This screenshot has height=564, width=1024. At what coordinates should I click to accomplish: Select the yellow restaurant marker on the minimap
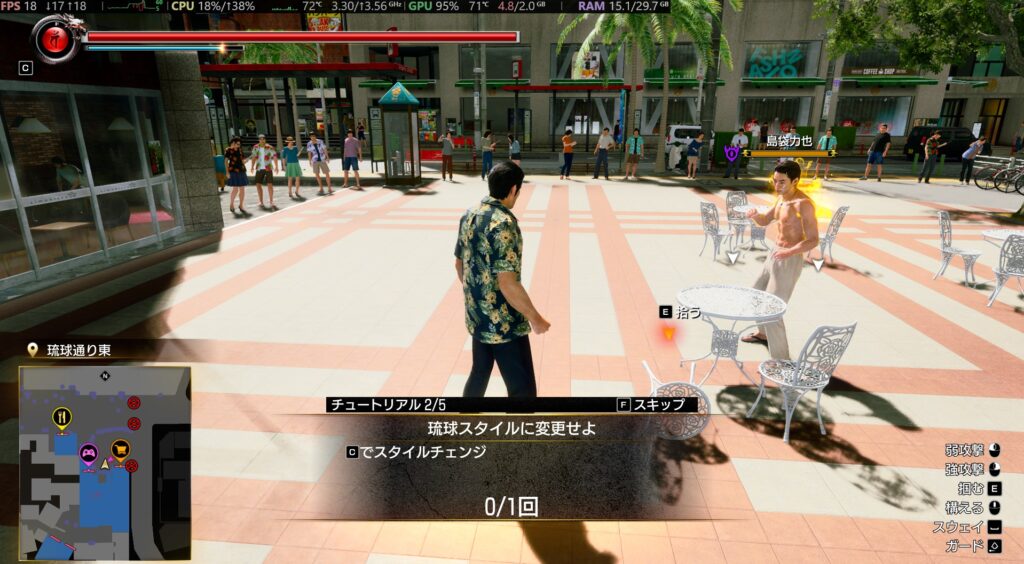point(62,418)
